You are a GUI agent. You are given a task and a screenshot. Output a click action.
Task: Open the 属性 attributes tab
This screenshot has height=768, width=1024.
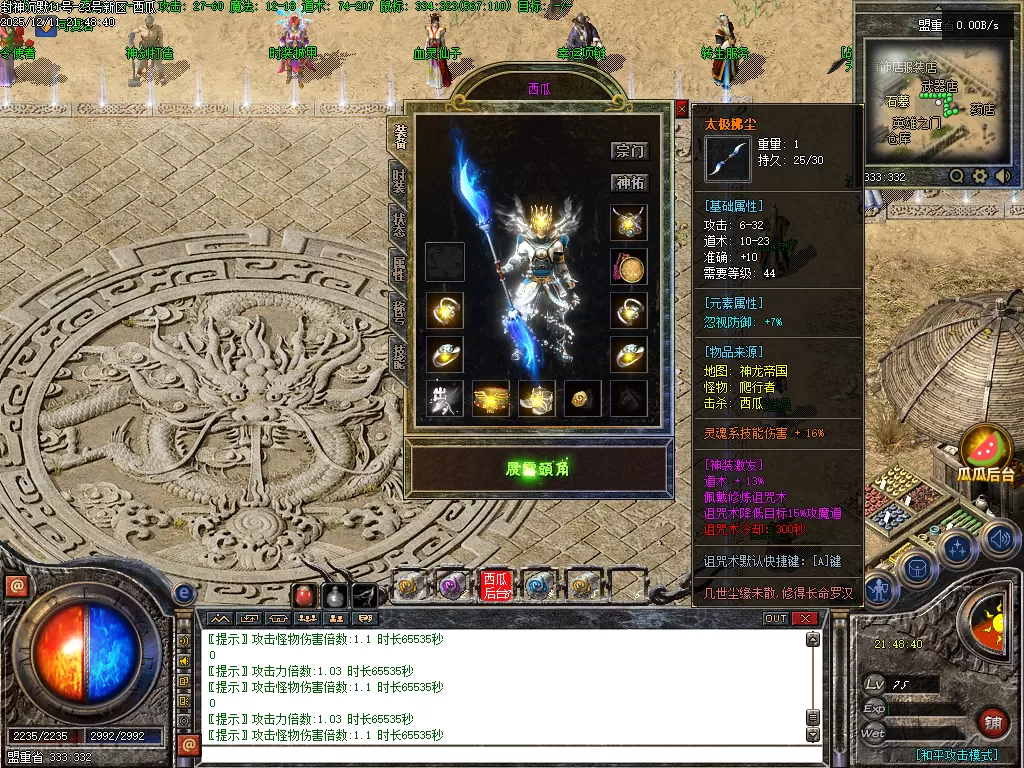click(x=399, y=267)
